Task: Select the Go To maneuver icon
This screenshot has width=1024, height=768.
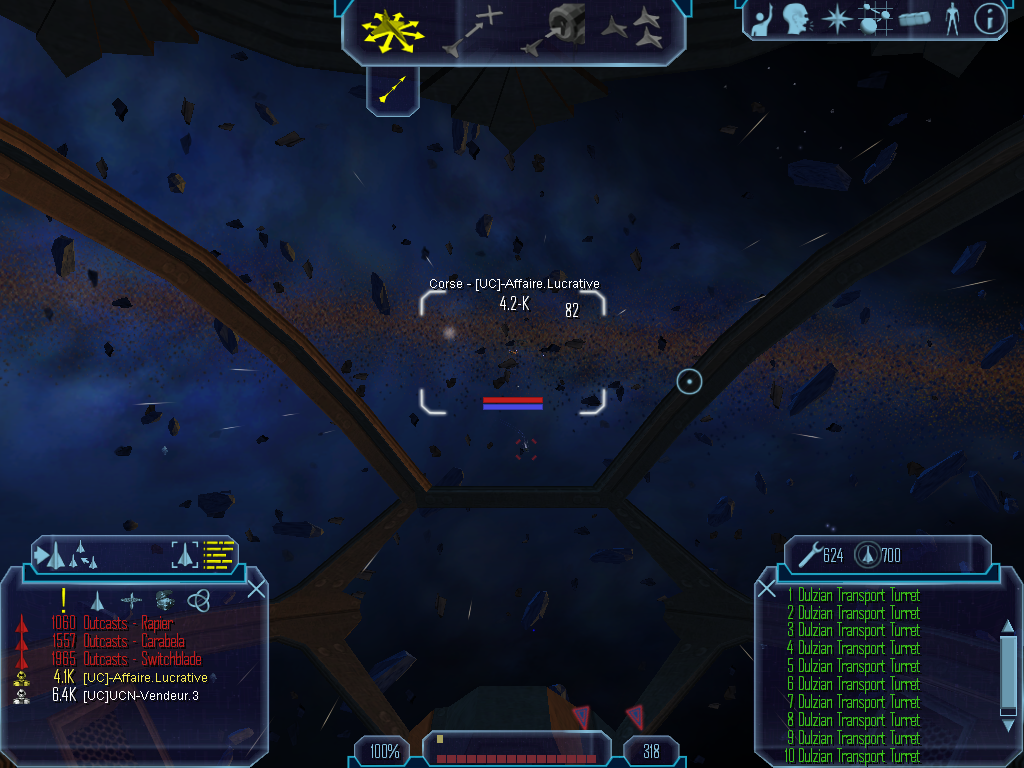Action: [474, 30]
